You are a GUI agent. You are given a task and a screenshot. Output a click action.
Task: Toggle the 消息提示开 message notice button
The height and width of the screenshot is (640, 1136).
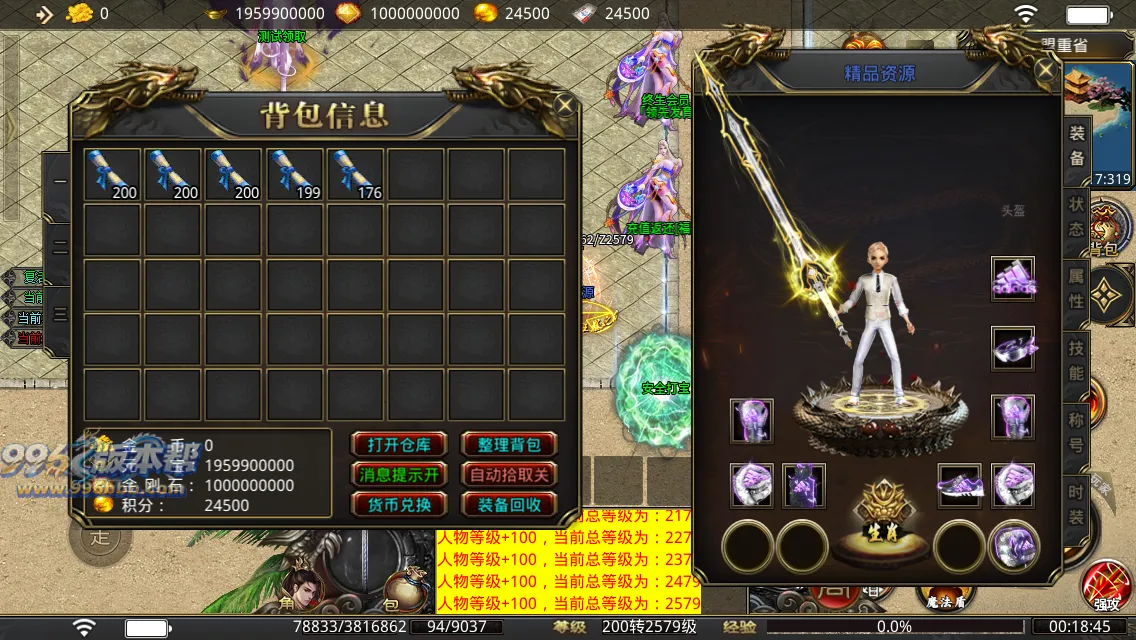[397, 475]
